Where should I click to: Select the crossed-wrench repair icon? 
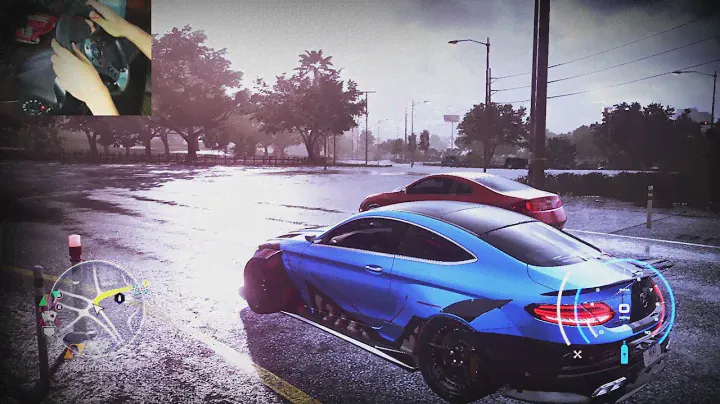(x=577, y=353)
